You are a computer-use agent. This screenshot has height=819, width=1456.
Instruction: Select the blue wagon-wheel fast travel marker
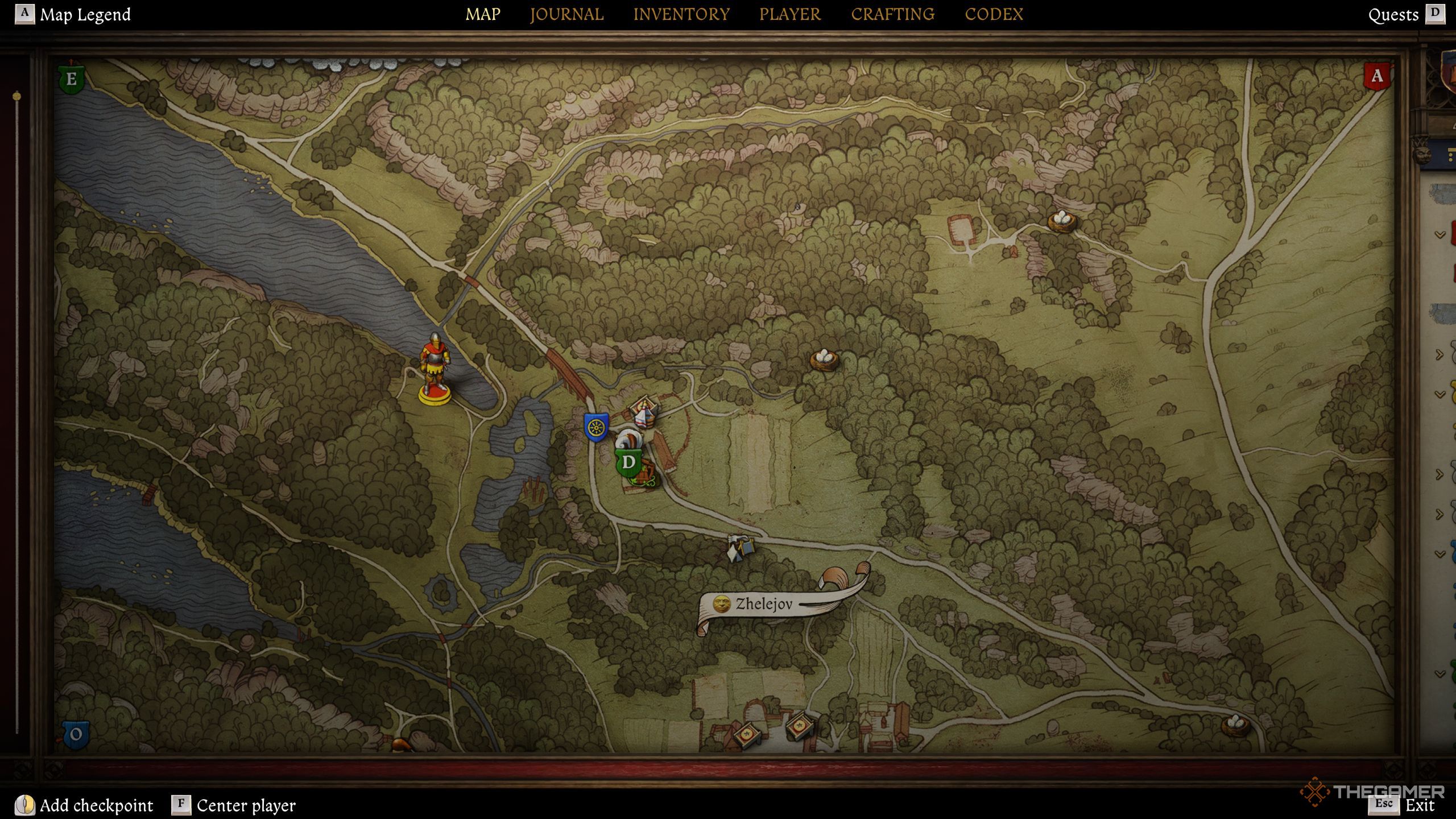tap(596, 427)
